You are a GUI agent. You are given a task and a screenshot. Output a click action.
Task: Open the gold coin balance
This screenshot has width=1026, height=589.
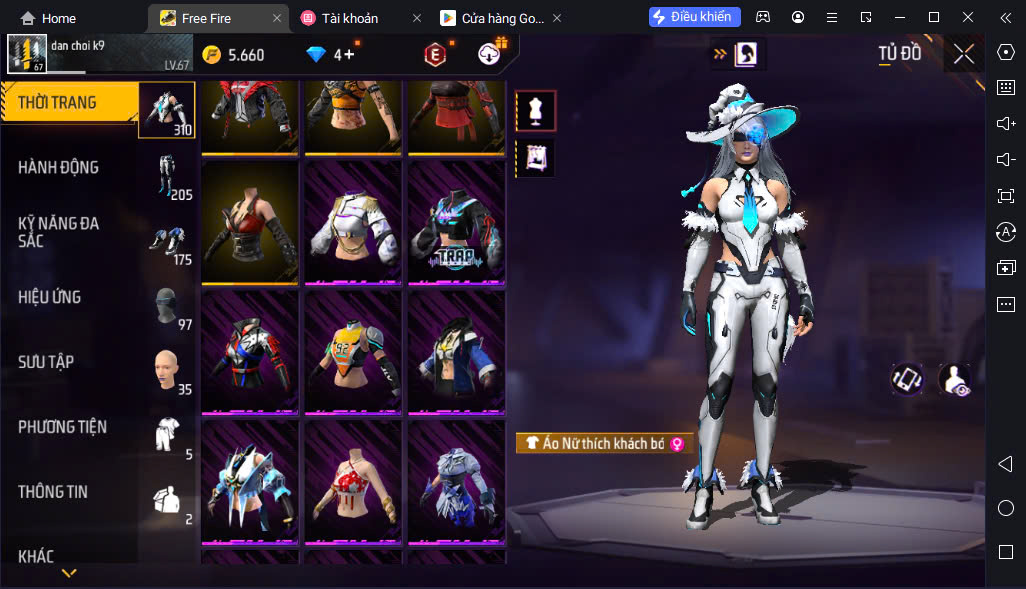[234, 55]
